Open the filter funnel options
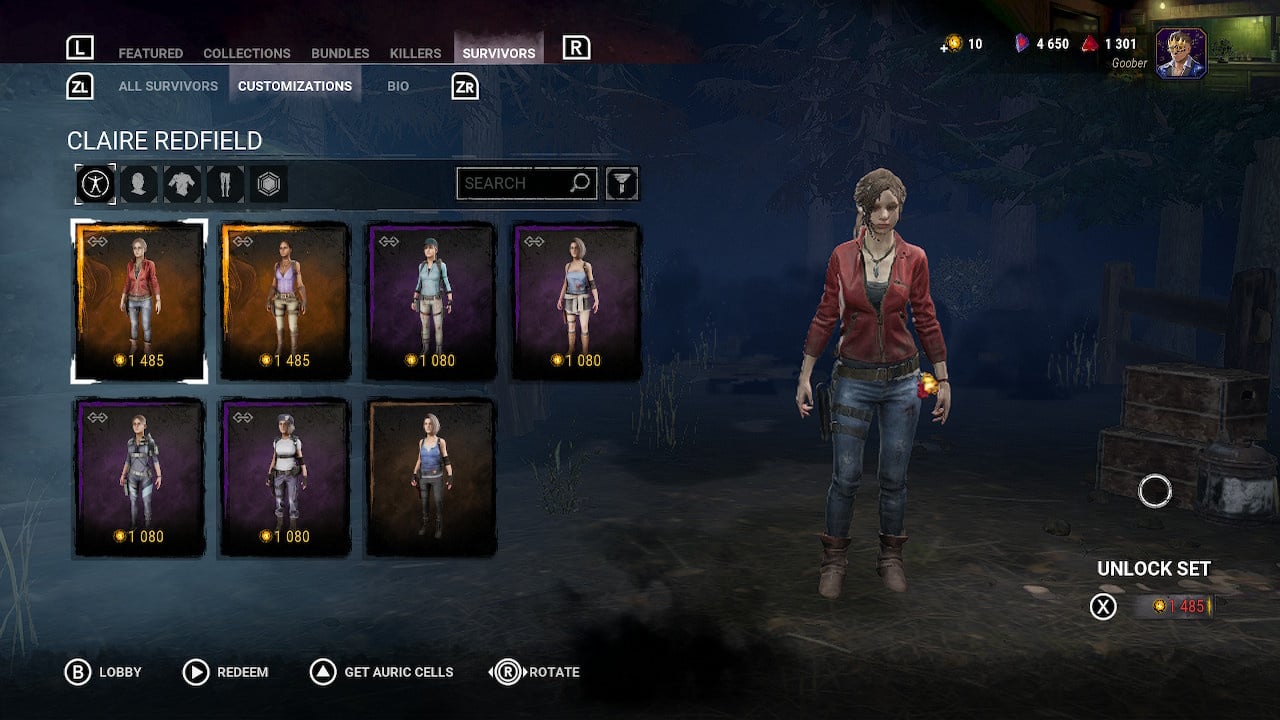 pos(622,183)
